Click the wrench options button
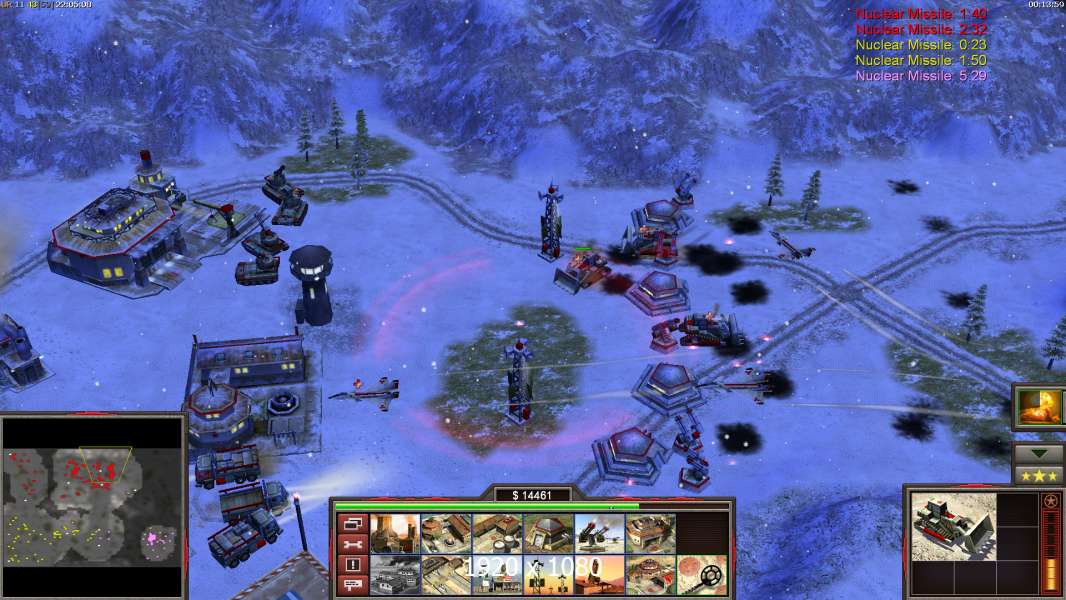Image resolution: width=1066 pixels, height=600 pixels. point(352,544)
